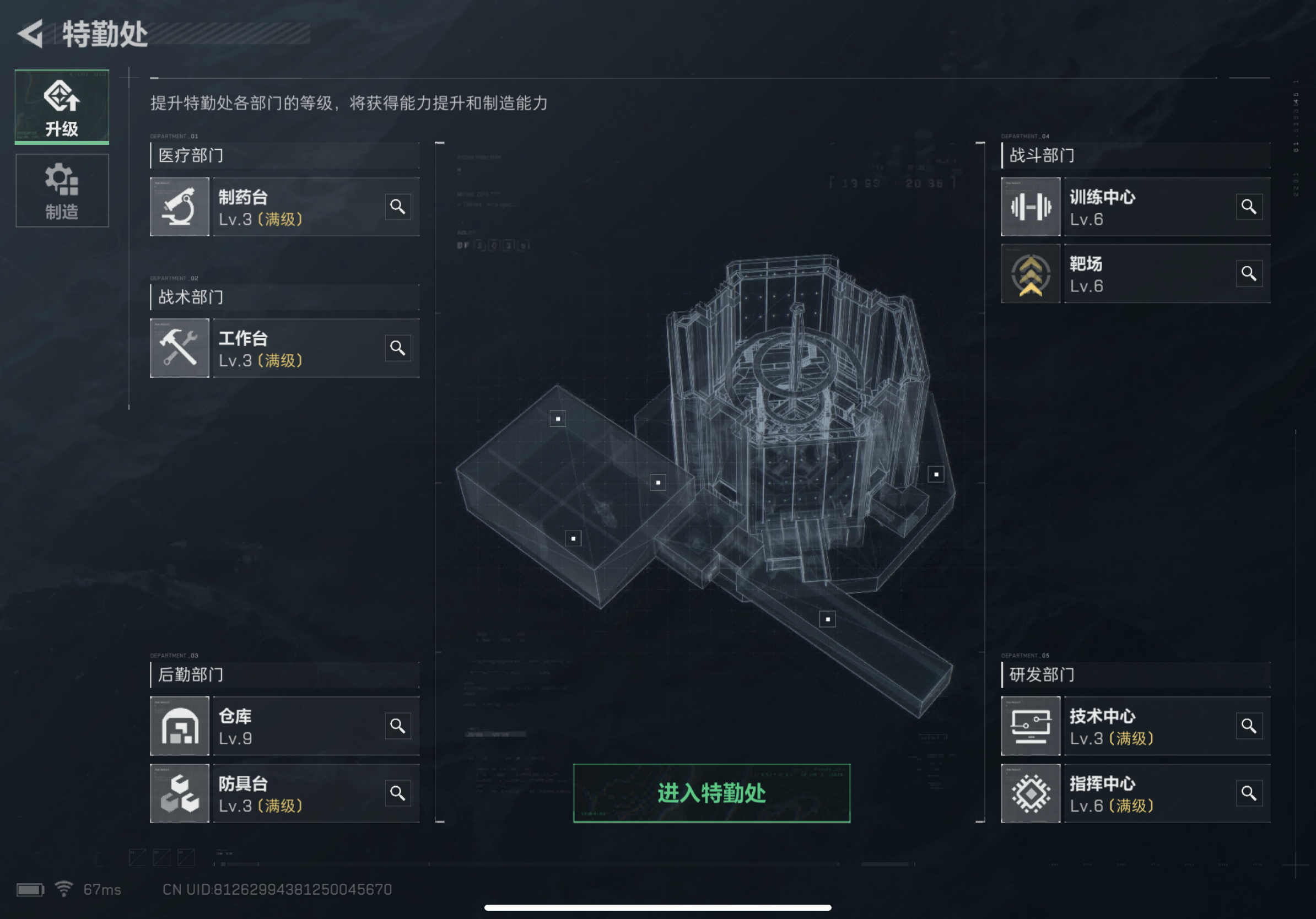Viewport: 1316px width, 919px height.
Task: Open 制药台 details via magnifier
Action: (398, 207)
